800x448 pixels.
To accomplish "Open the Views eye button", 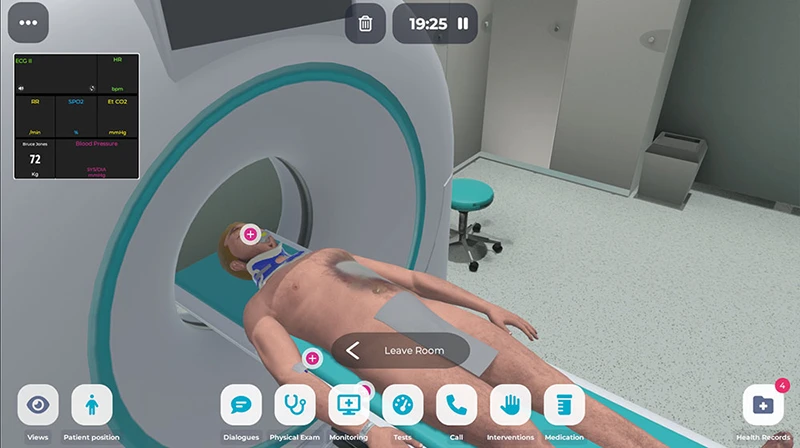I will point(38,405).
